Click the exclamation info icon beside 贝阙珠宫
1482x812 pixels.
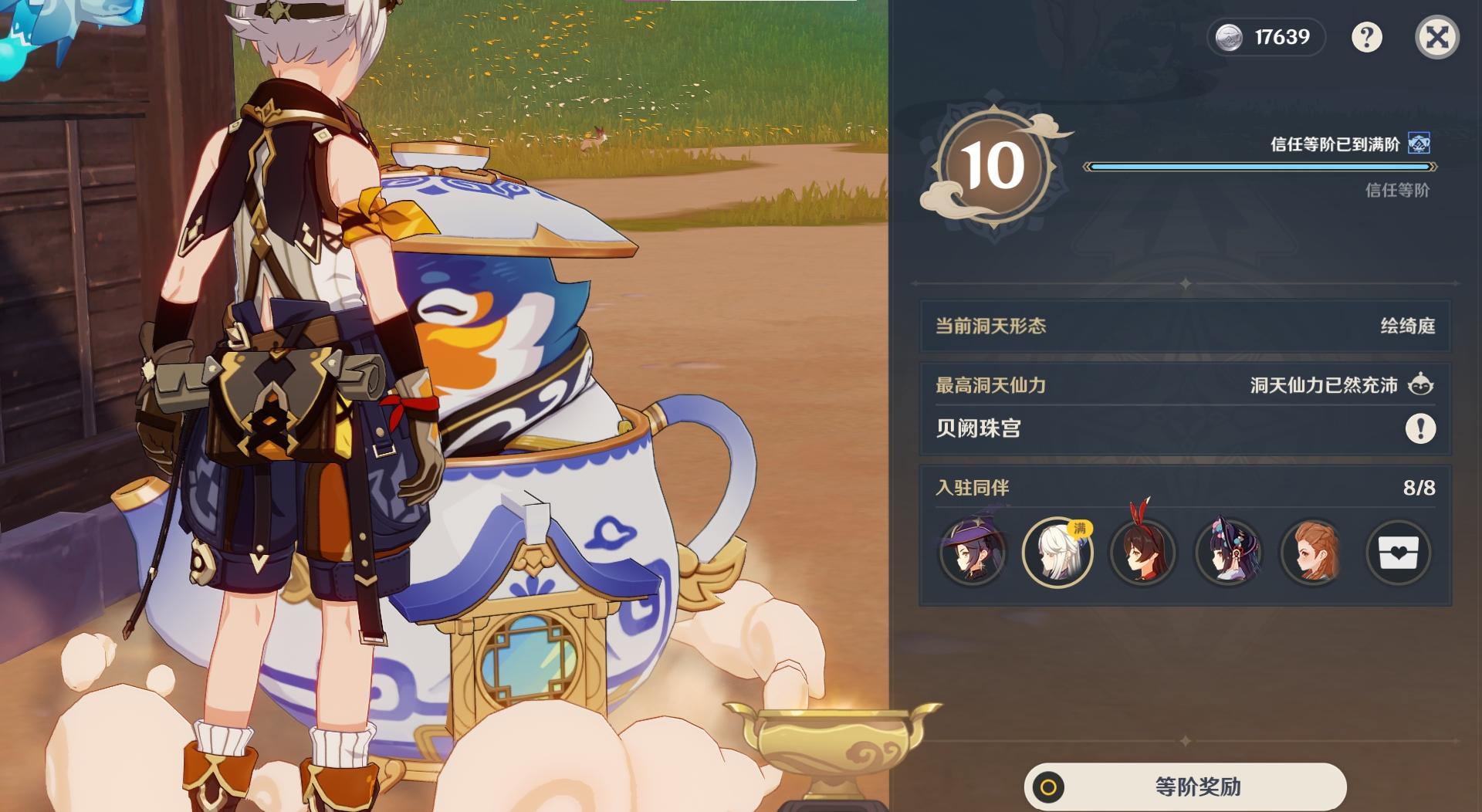[1420, 428]
